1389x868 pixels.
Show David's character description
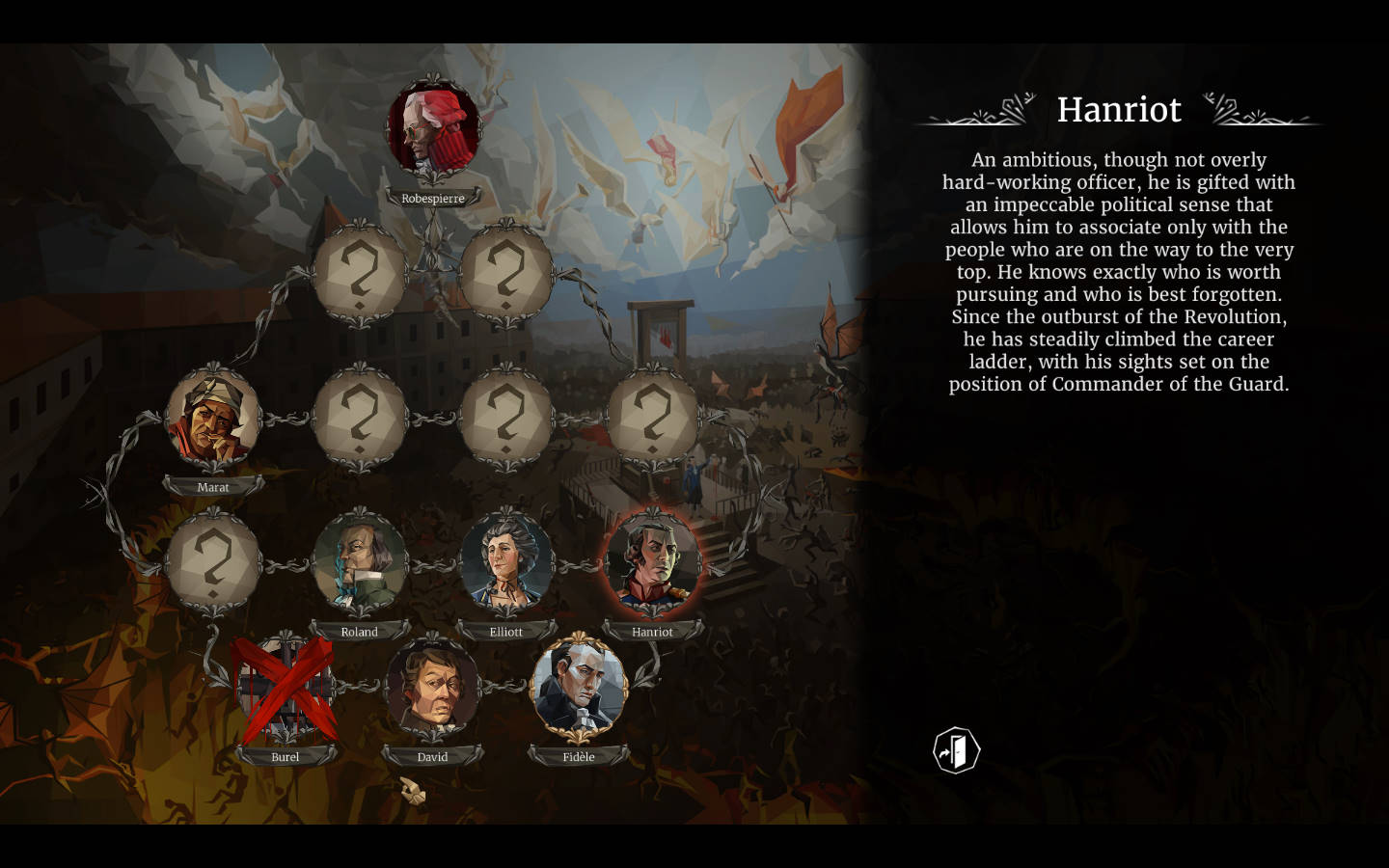[x=433, y=689]
